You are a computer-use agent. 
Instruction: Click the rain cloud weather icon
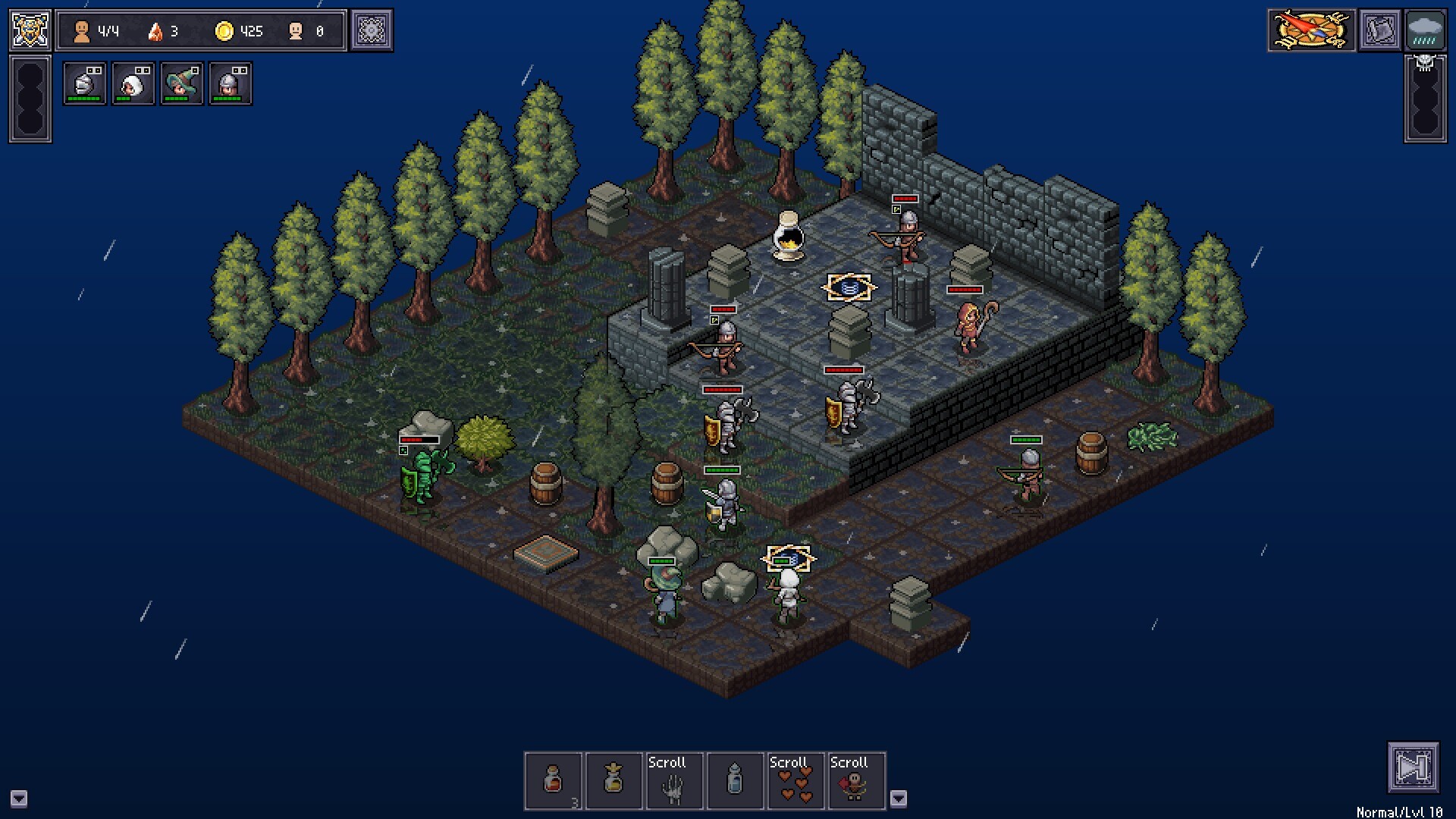(x=1425, y=30)
